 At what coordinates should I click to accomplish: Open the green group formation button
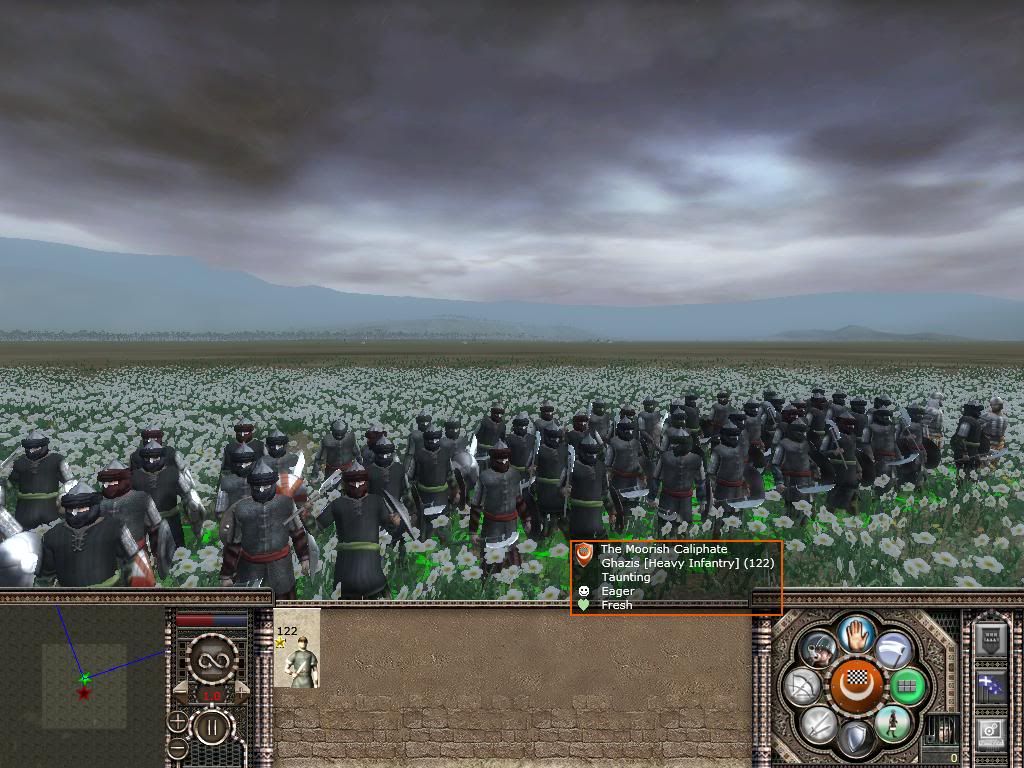pos(908,686)
